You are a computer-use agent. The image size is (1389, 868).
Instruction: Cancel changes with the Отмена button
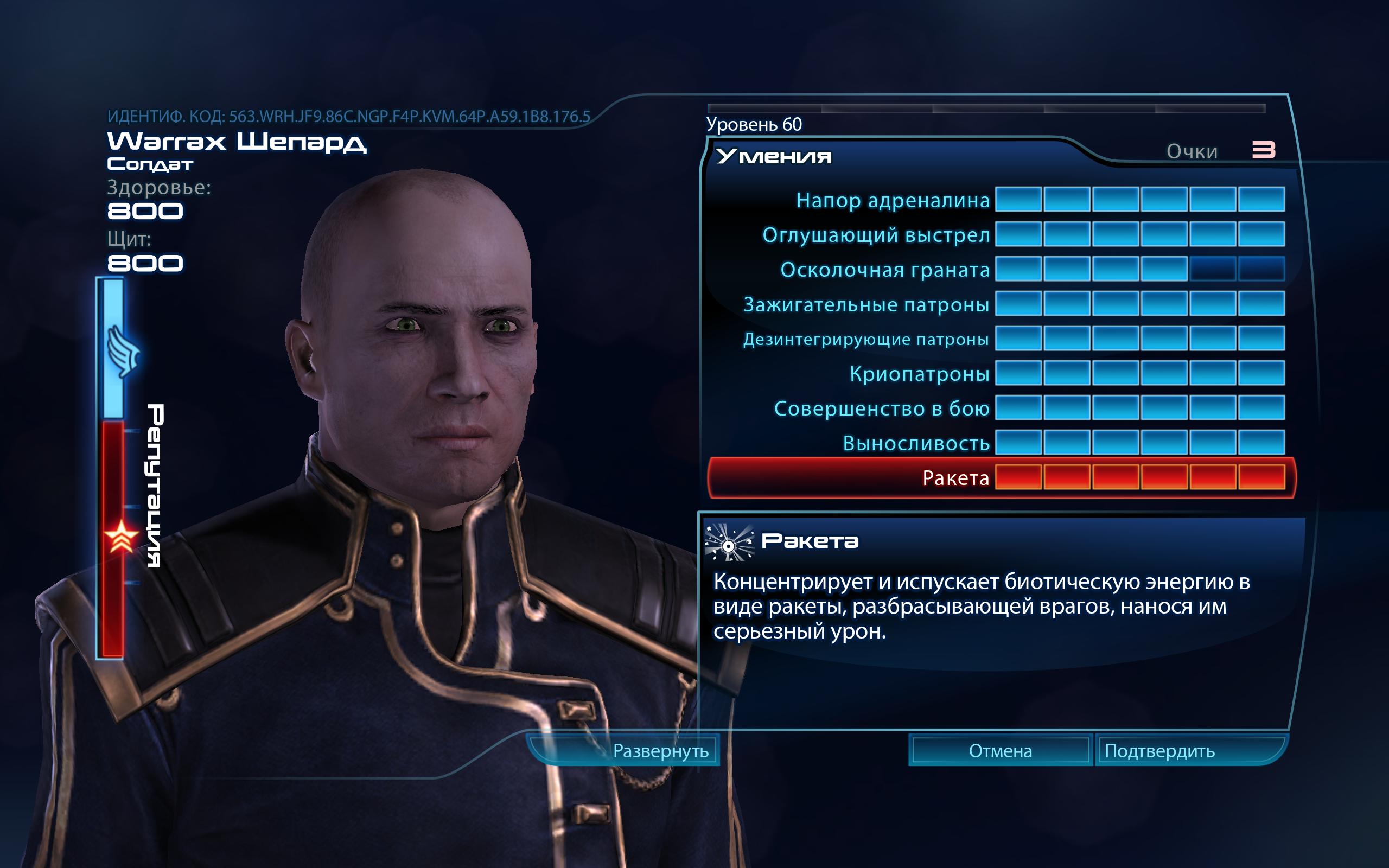click(x=1000, y=751)
